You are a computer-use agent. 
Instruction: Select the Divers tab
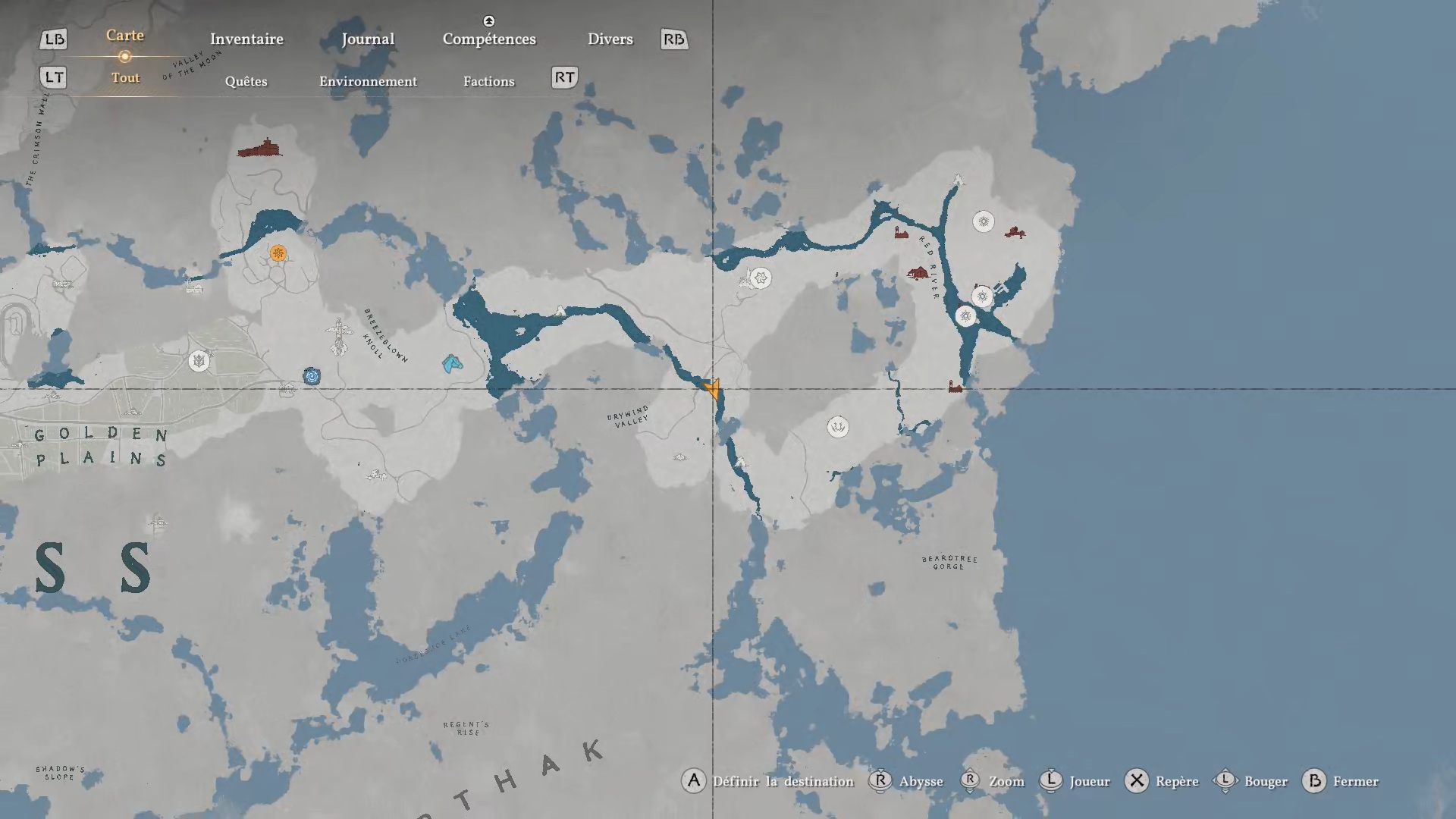[x=610, y=39]
